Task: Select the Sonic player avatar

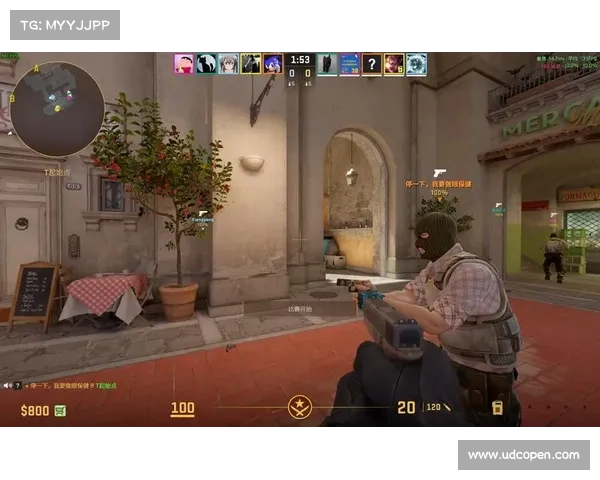Action: tap(272, 64)
